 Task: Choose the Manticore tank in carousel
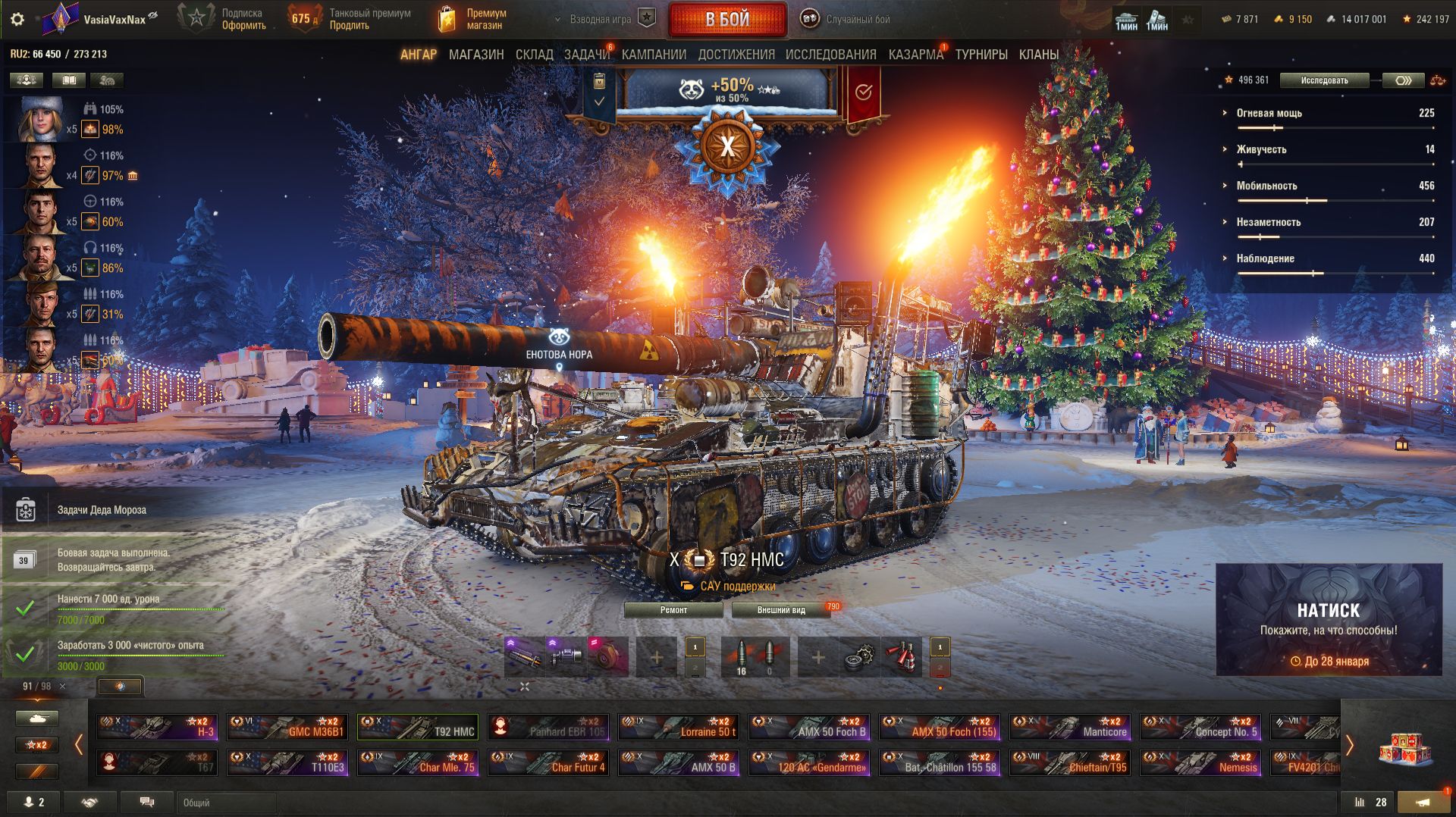click(x=1070, y=727)
